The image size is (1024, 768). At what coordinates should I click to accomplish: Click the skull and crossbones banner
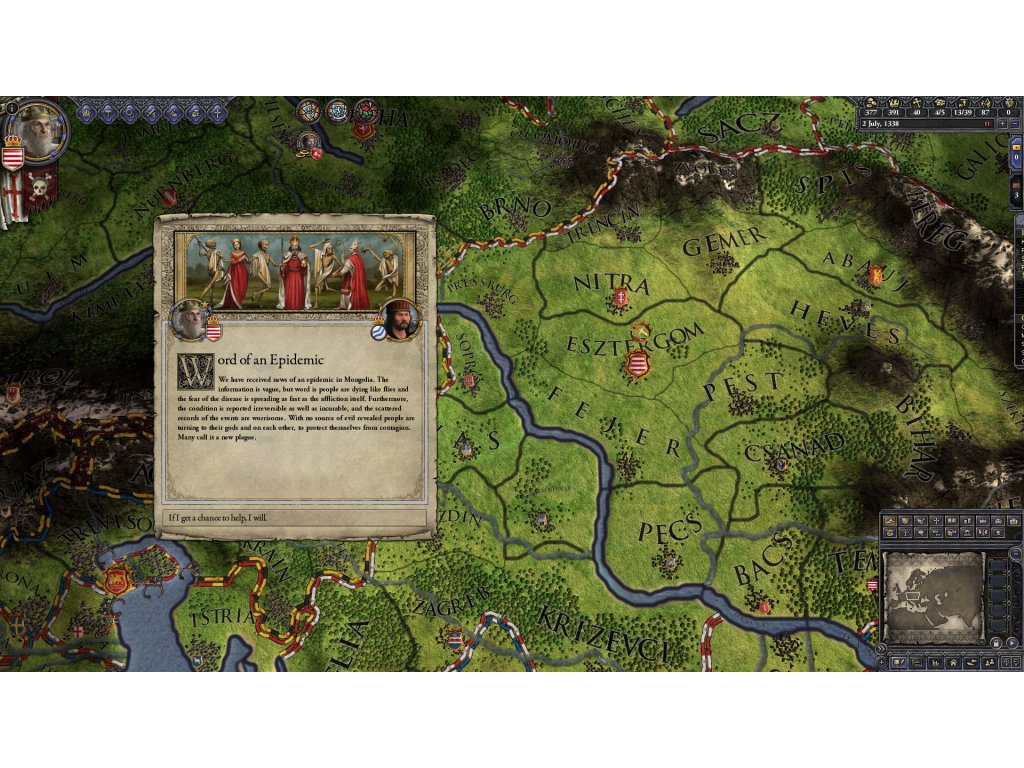[40, 188]
